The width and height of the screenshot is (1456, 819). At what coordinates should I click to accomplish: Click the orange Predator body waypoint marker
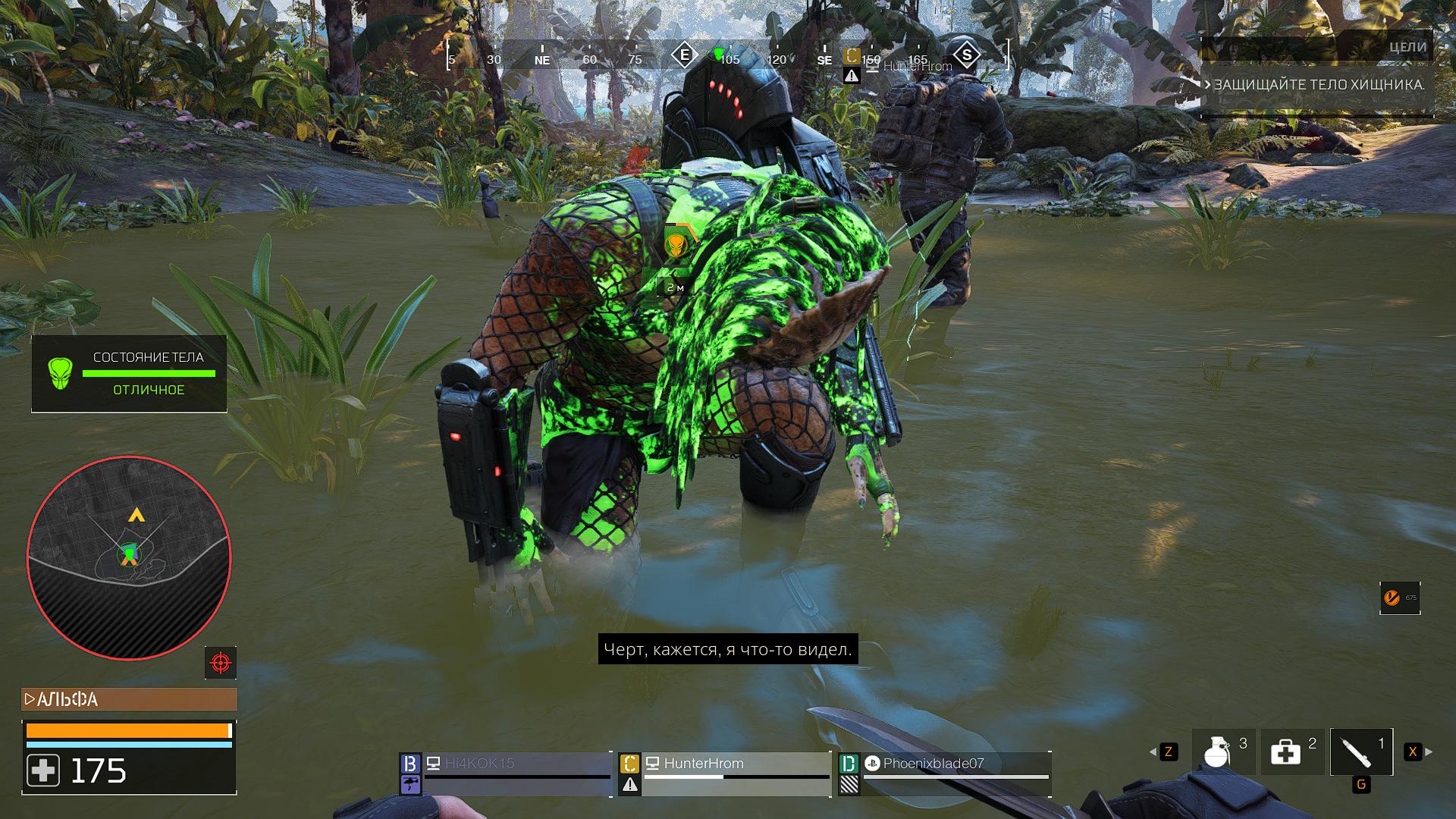(674, 246)
